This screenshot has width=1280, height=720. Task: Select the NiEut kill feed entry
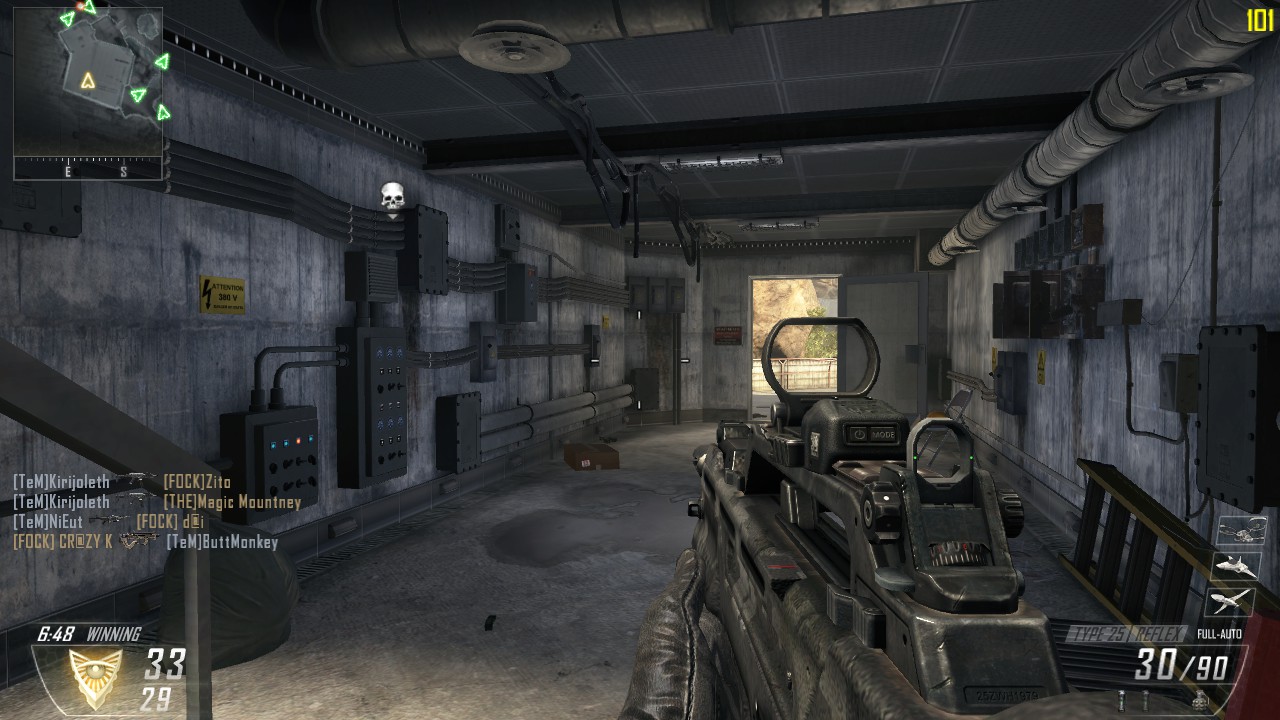108,522
